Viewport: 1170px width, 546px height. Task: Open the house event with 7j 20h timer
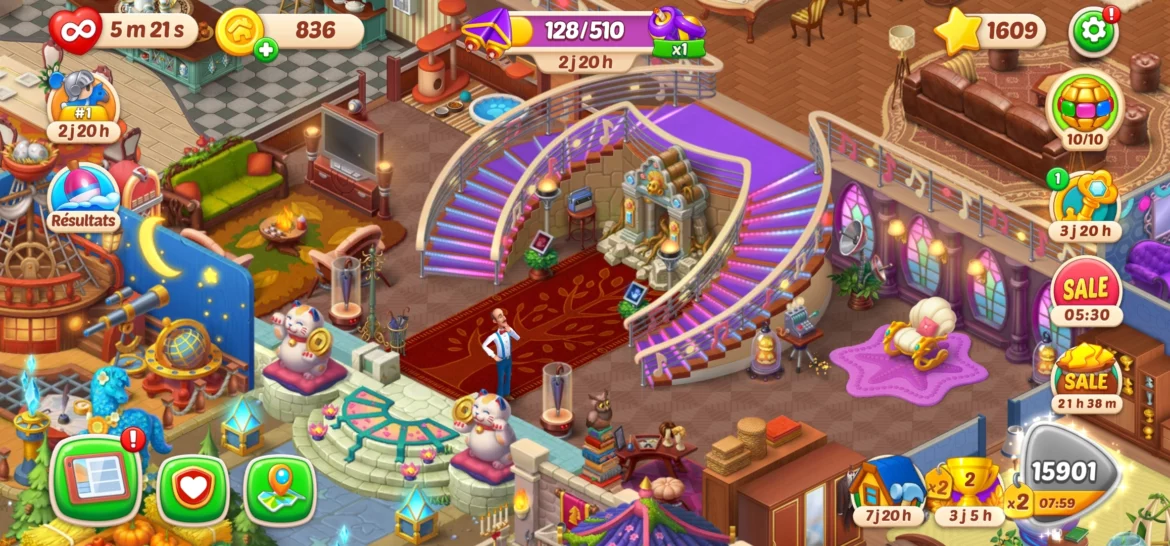(888, 489)
